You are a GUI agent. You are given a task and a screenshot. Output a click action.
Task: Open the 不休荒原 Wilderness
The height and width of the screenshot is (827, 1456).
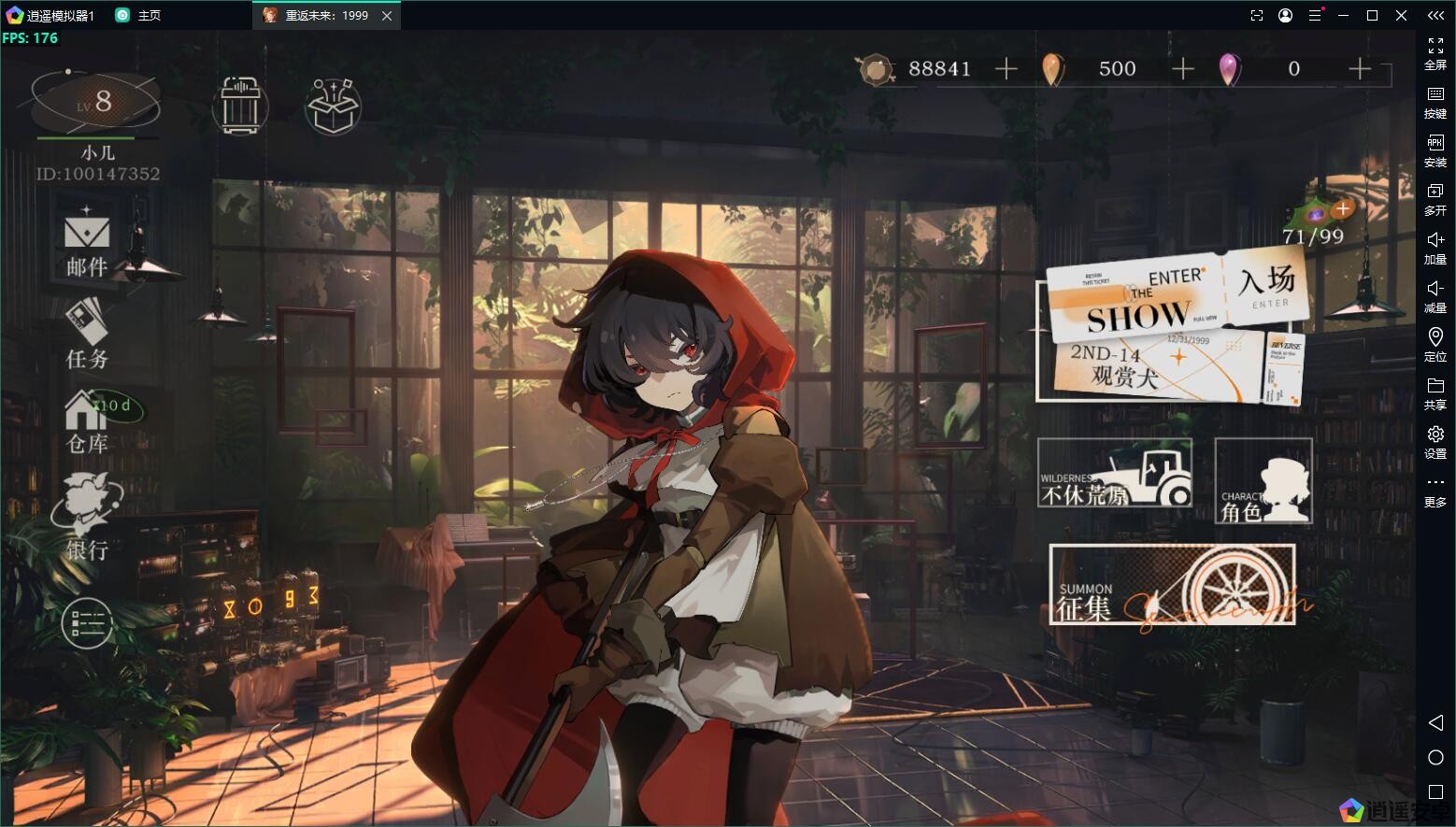click(x=1115, y=474)
